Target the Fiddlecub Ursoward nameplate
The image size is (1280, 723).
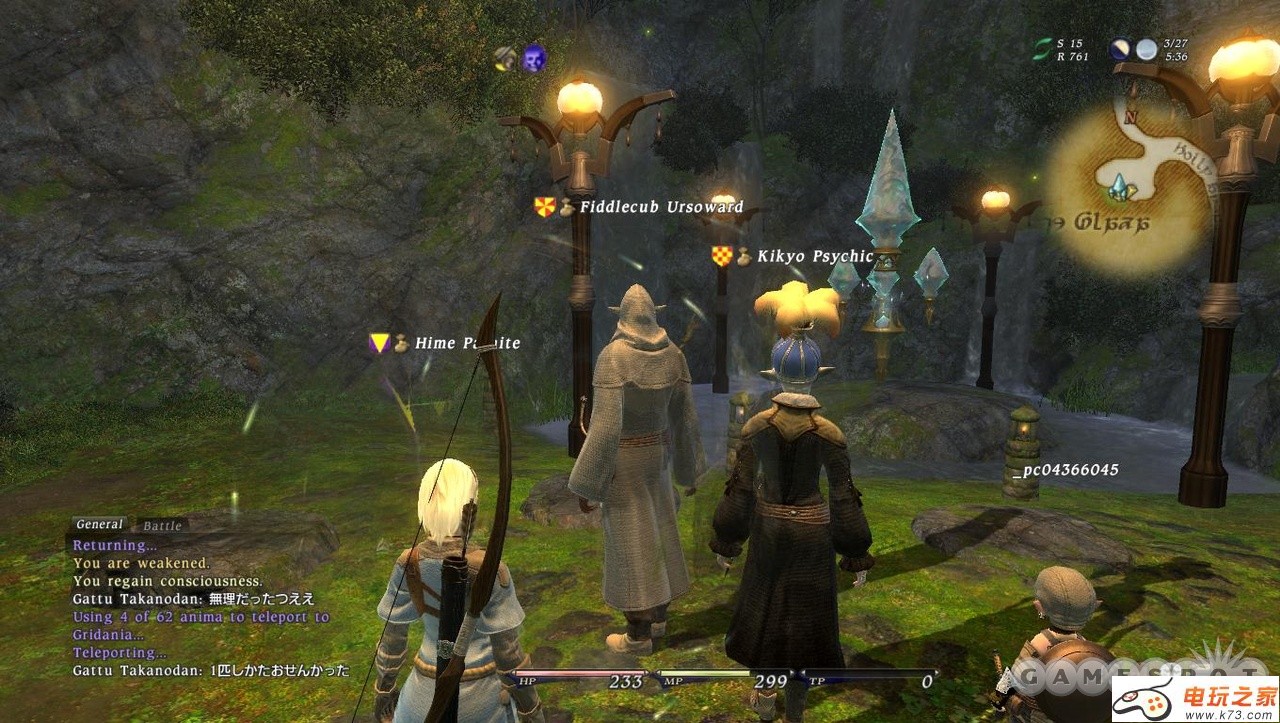coord(661,207)
